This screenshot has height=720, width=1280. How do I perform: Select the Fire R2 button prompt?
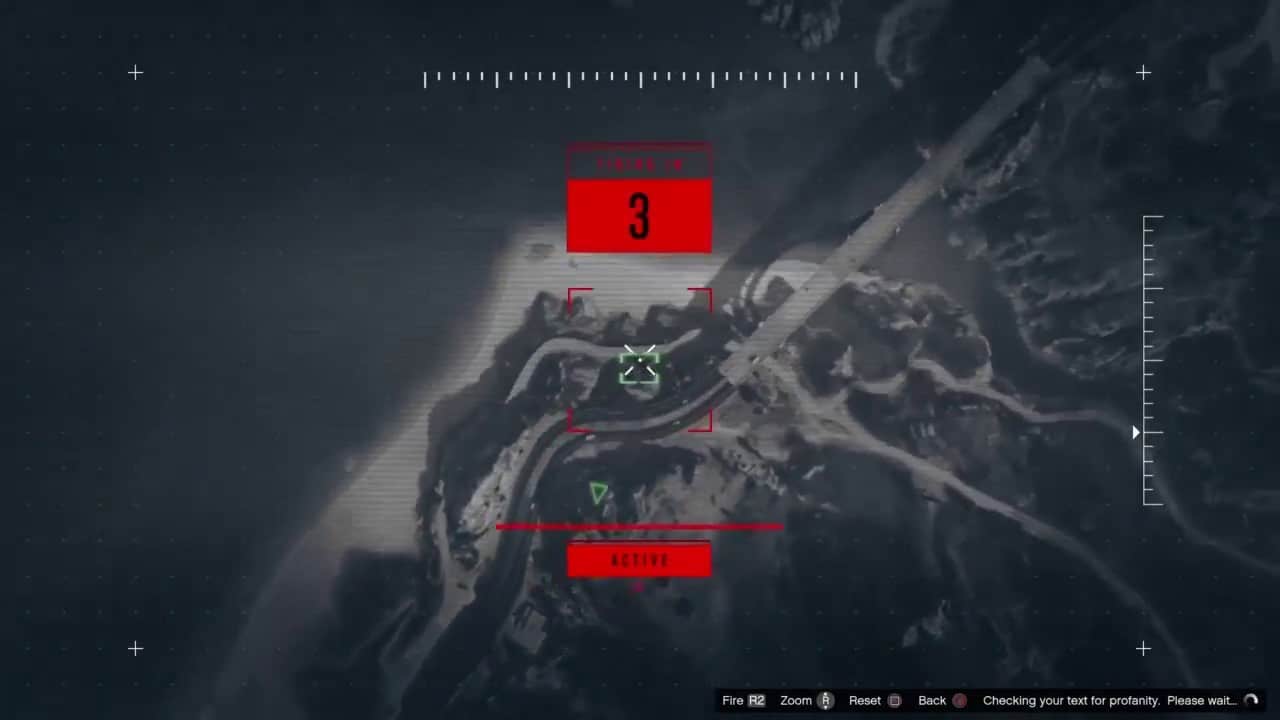click(742, 700)
